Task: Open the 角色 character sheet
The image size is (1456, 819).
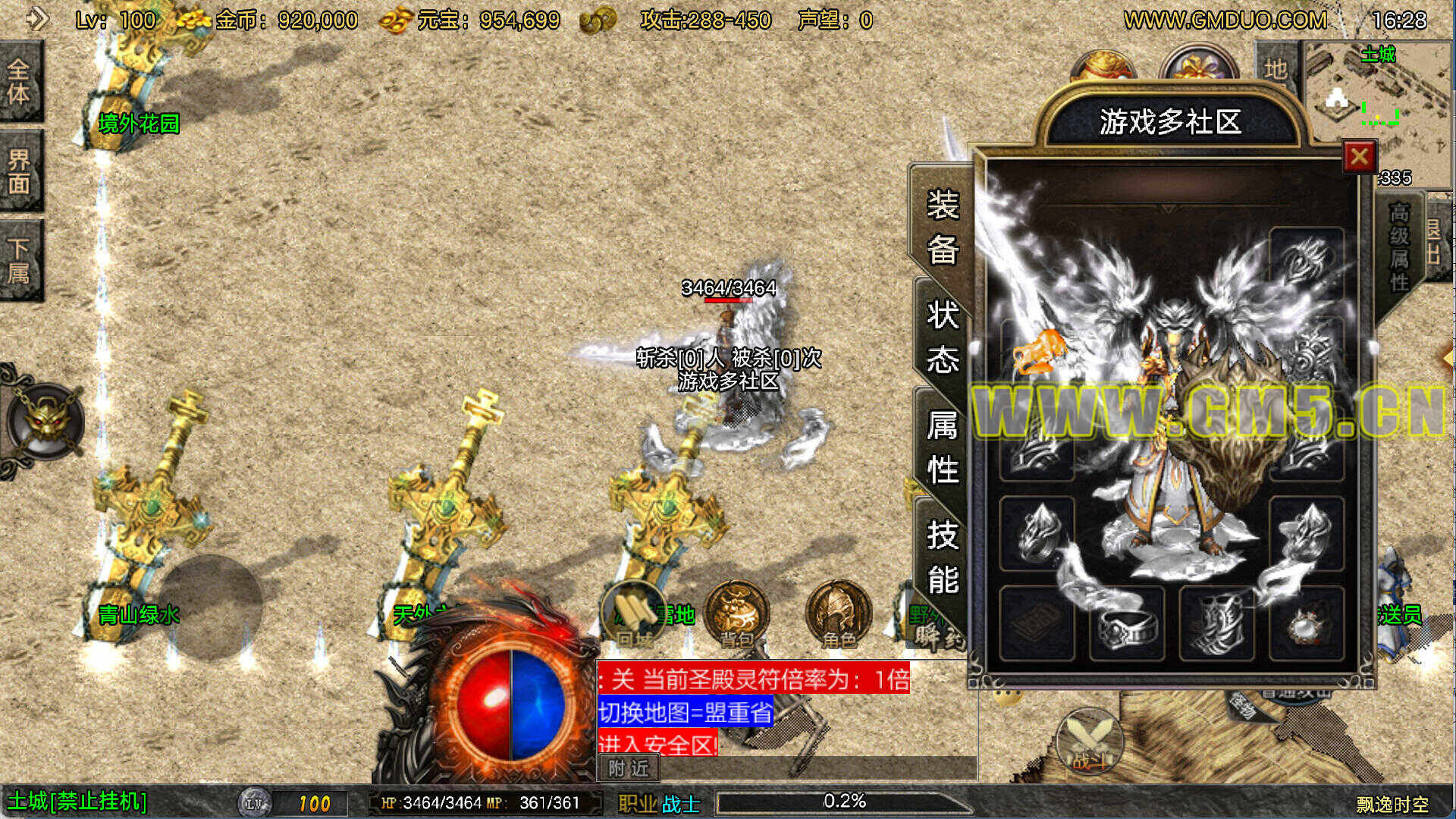Action: click(838, 614)
